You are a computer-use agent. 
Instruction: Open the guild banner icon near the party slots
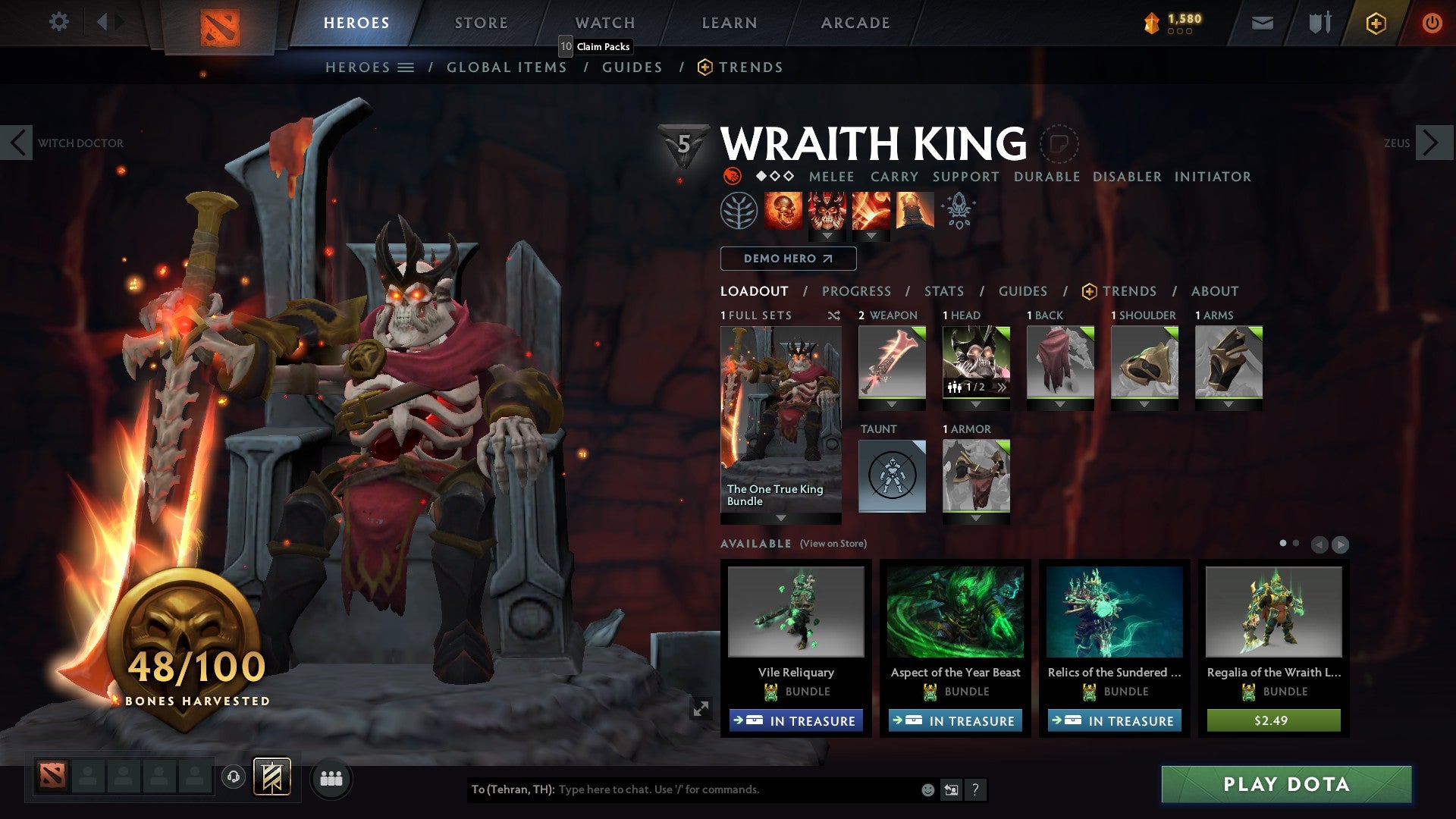tap(273, 778)
